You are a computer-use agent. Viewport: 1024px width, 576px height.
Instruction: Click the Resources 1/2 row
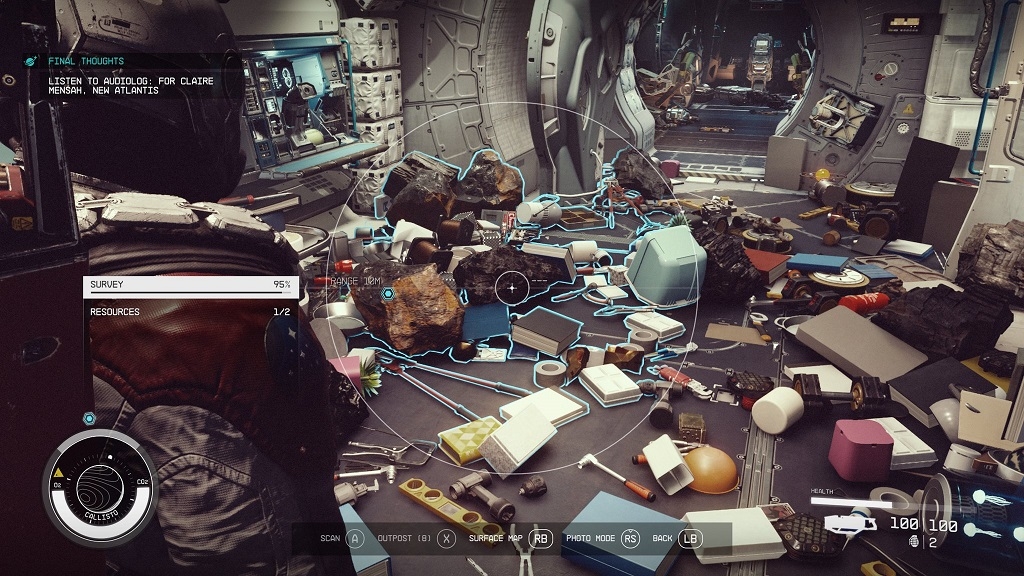[x=190, y=312]
